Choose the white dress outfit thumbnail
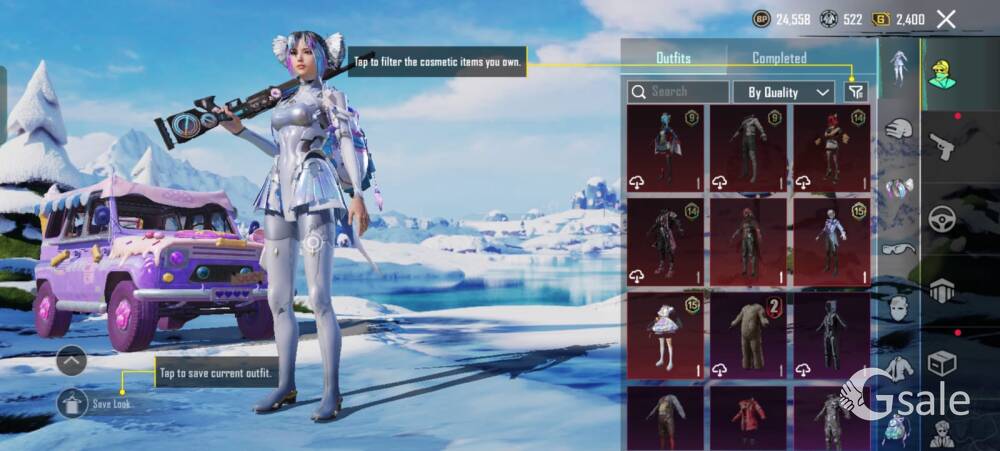Image resolution: width=1000 pixels, height=451 pixels. pyautogui.click(x=665, y=336)
